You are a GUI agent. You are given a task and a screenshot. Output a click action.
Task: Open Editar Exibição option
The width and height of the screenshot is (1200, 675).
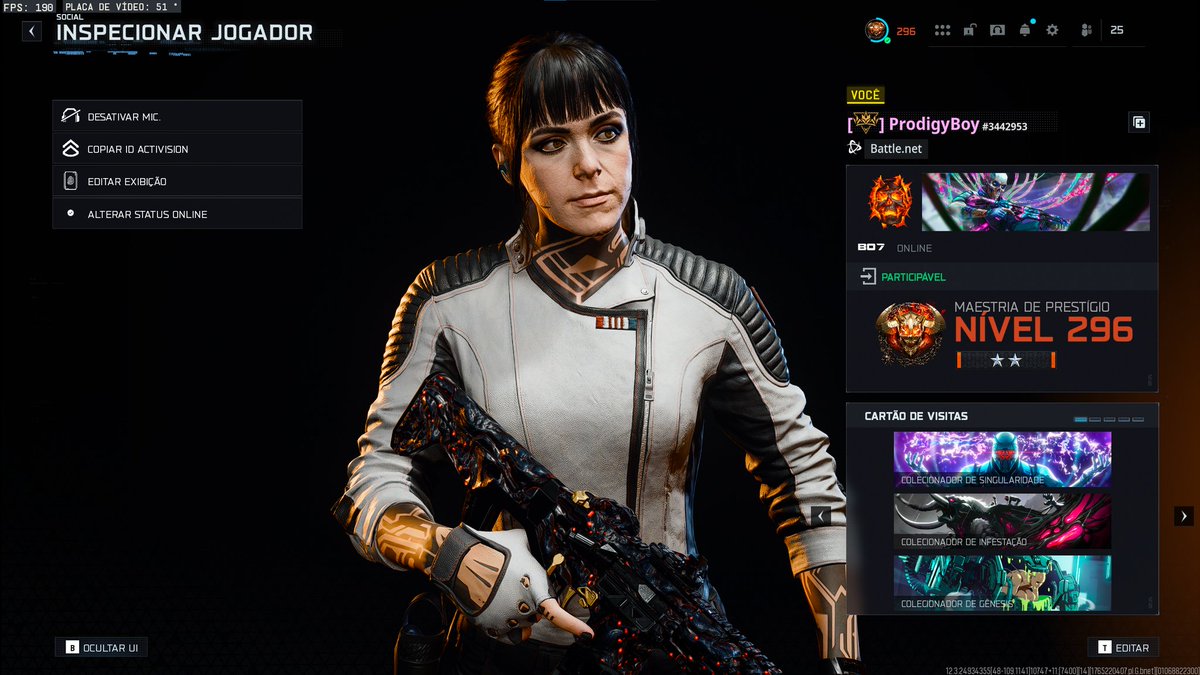click(x=177, y=181)
